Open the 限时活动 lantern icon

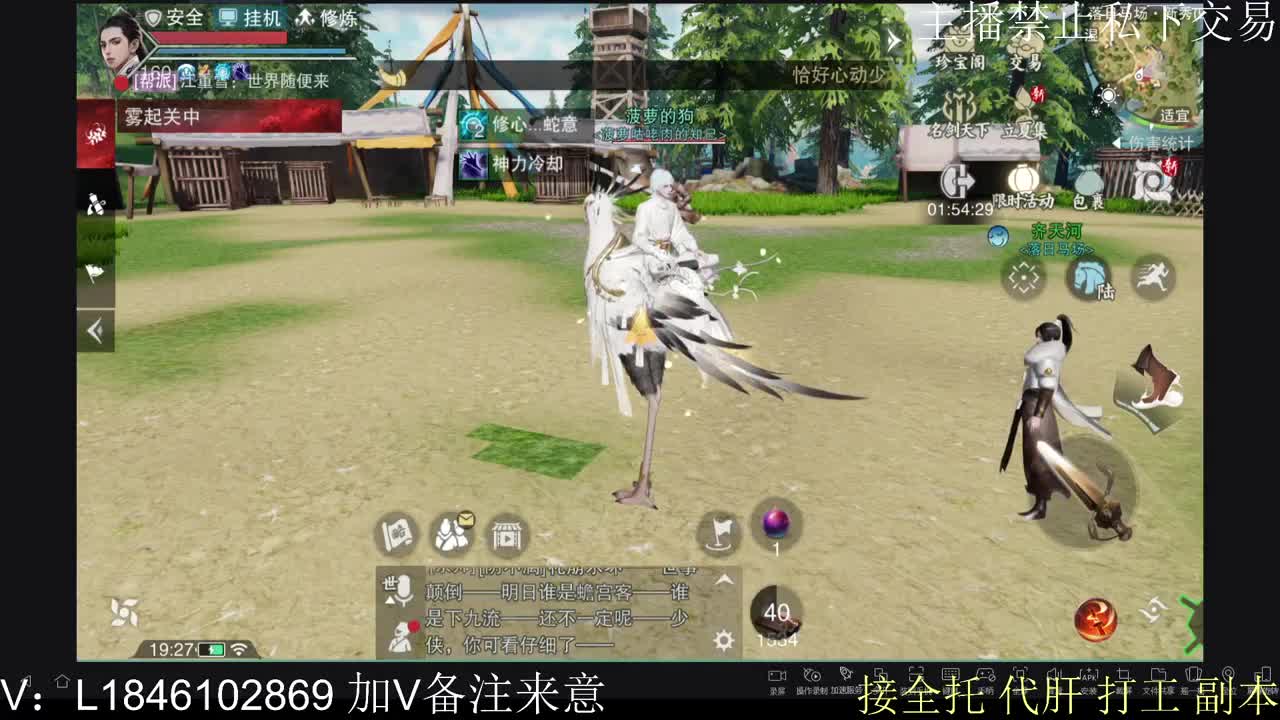pyautogui.click(x=1022, y=180)
